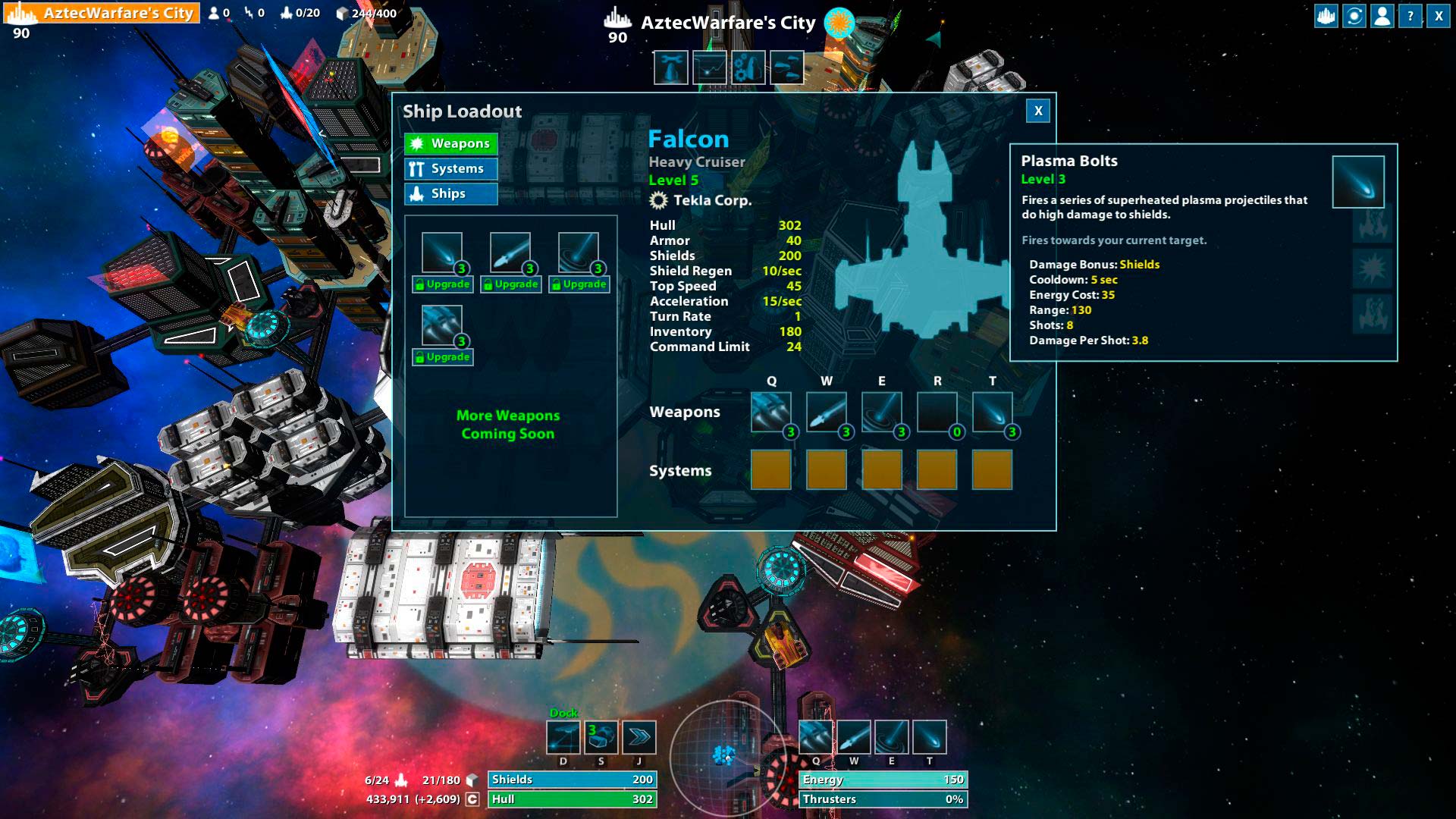Upgrade the triple-rocket weapon
This screenshot has height=819, width=1456.
coord(442,357)
